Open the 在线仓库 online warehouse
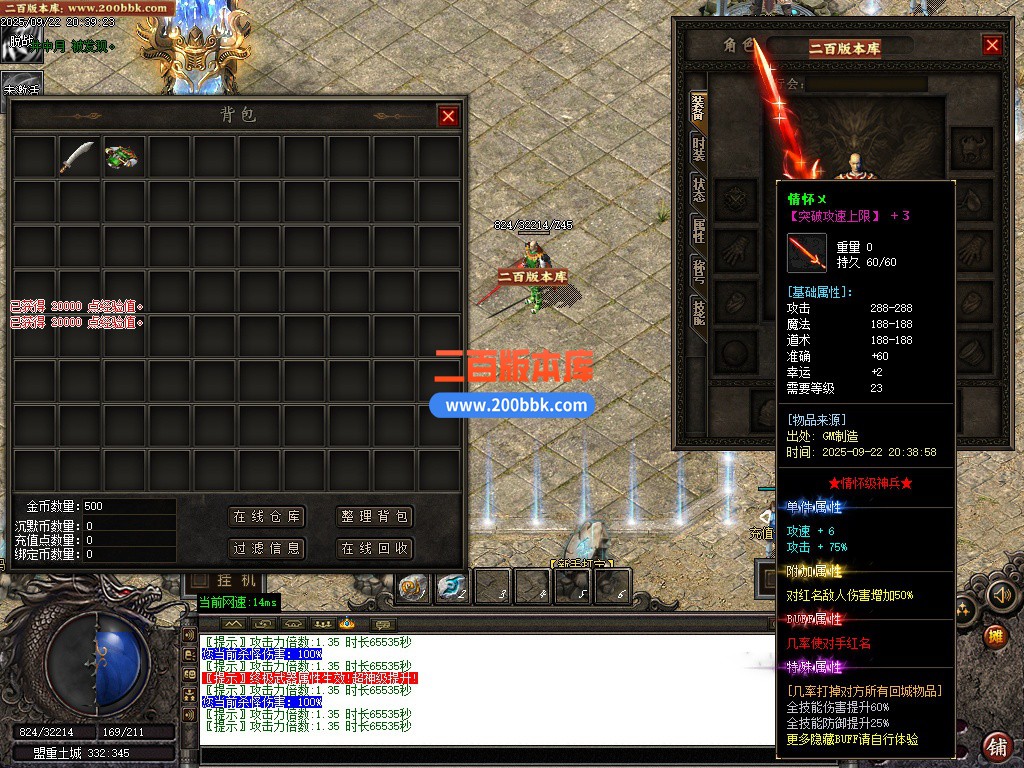This screenshot has width=1024, height=768. [266, 517]
